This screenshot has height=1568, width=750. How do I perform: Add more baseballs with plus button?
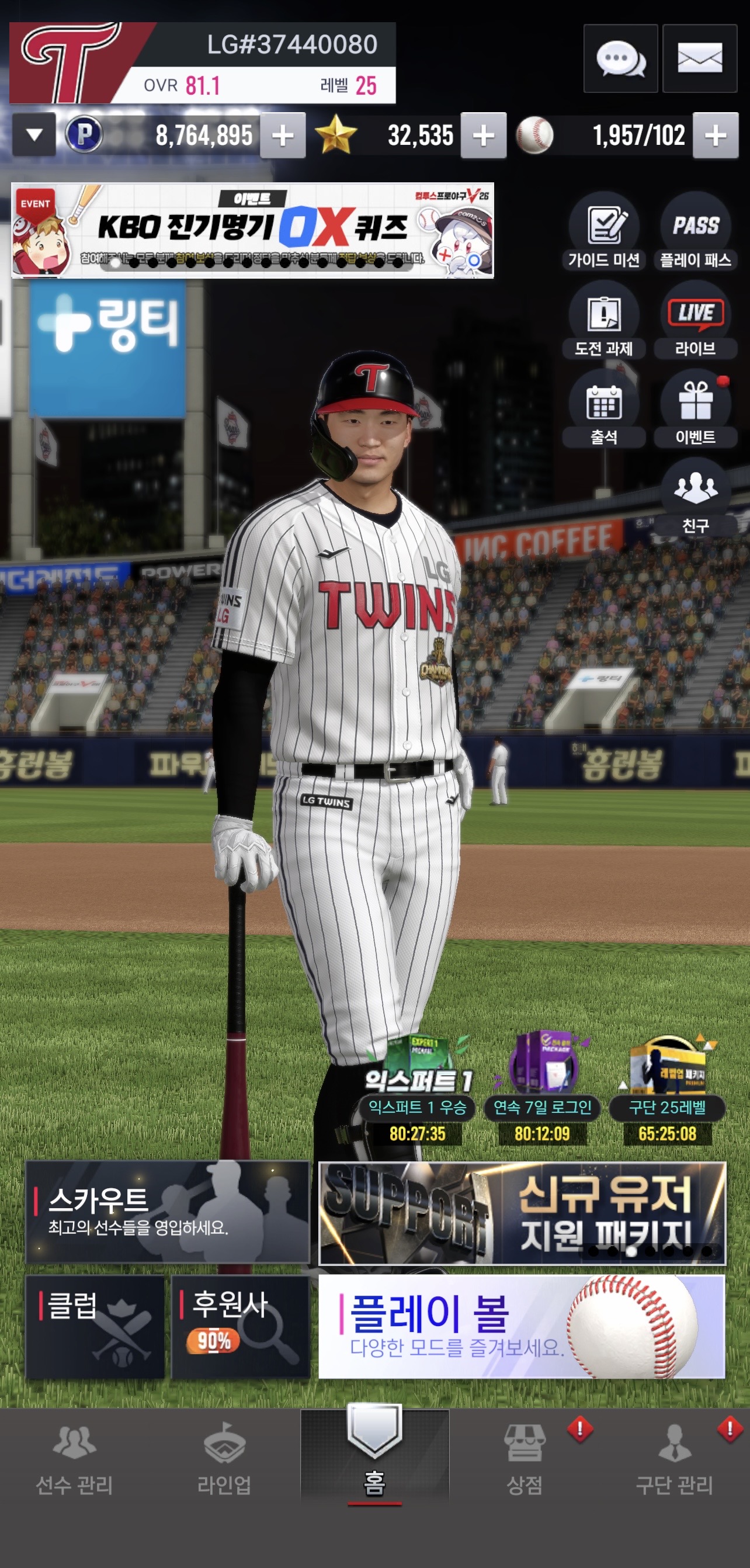pyautogui.click(x=716, y=135)
